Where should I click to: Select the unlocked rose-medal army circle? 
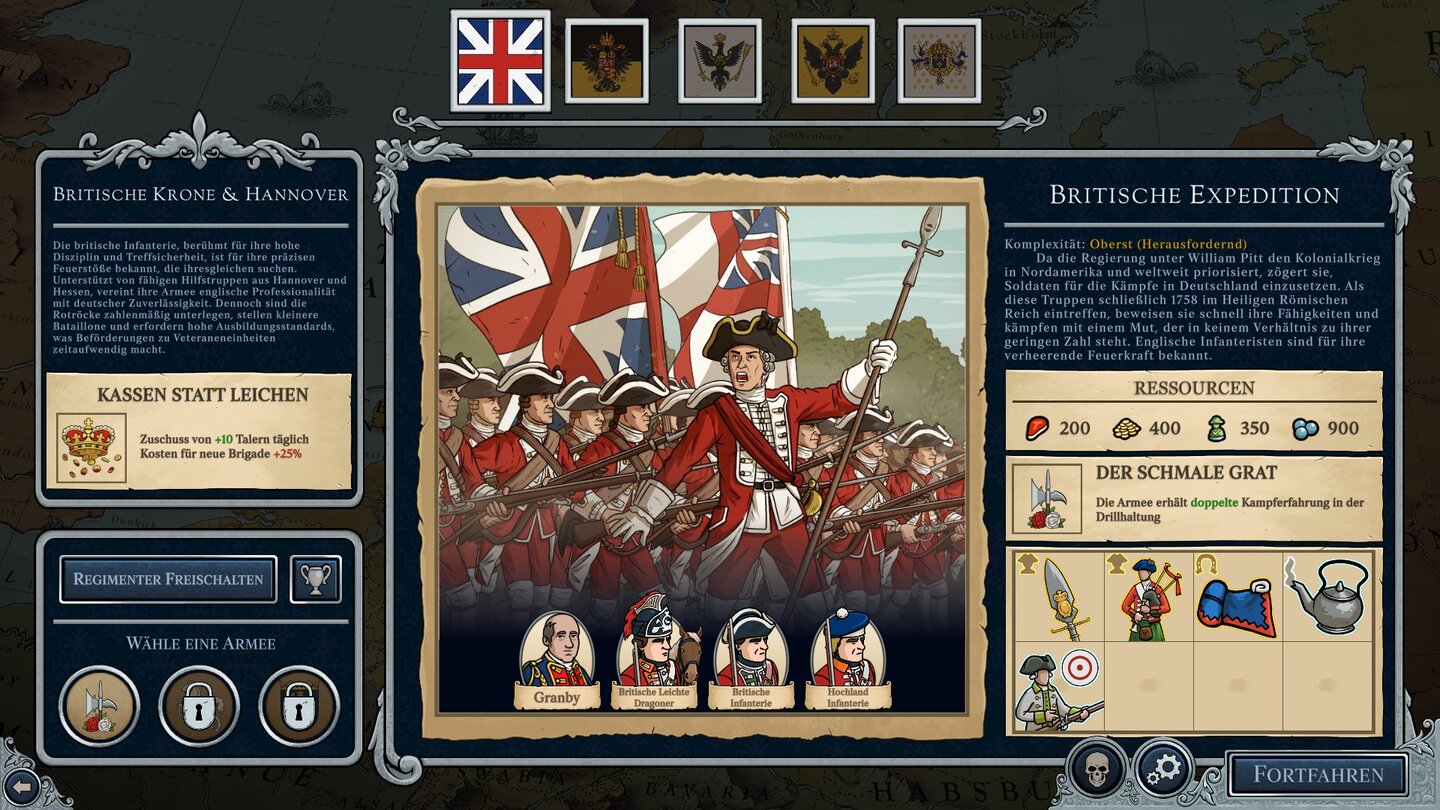point(100,701)
